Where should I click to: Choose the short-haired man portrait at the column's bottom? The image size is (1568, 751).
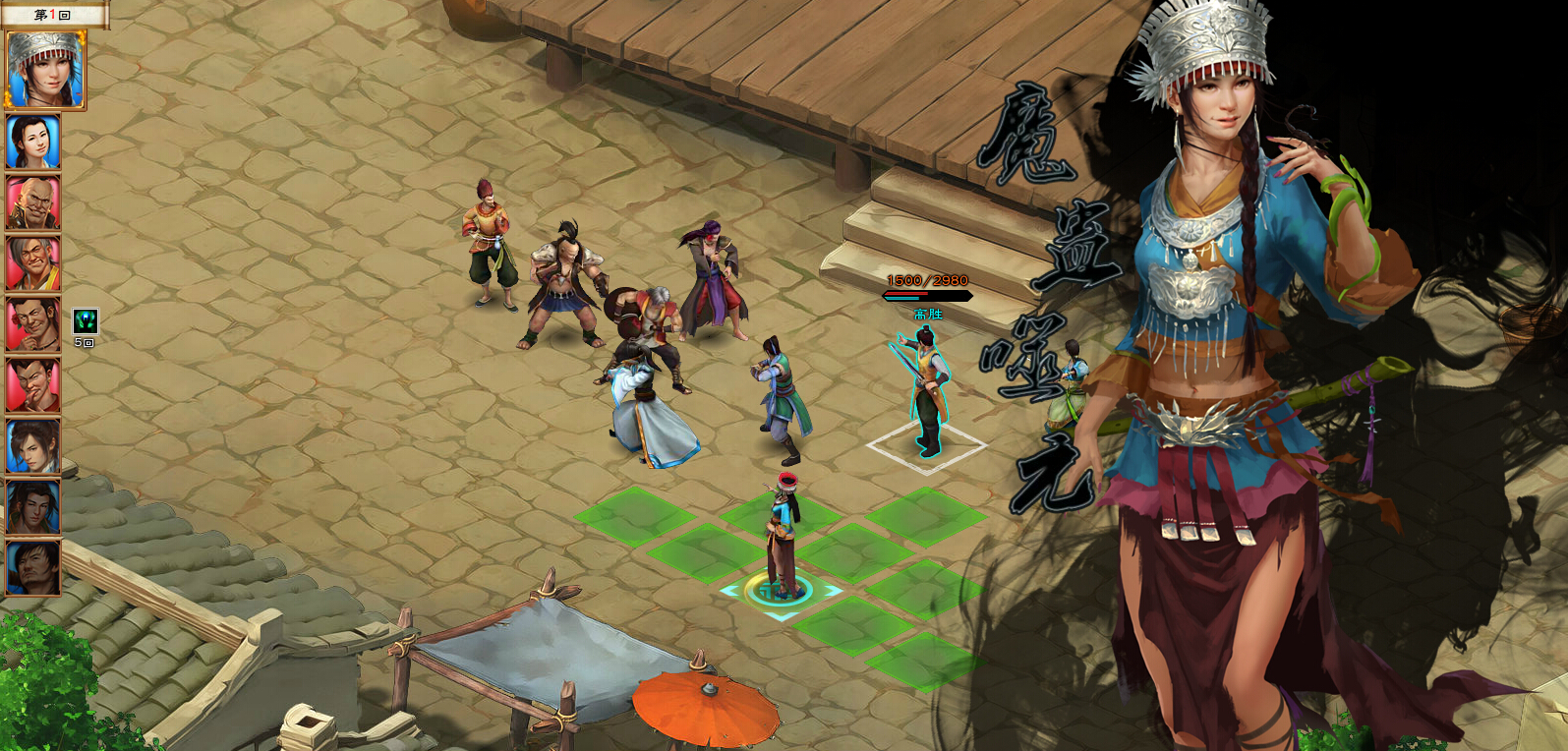33,567
